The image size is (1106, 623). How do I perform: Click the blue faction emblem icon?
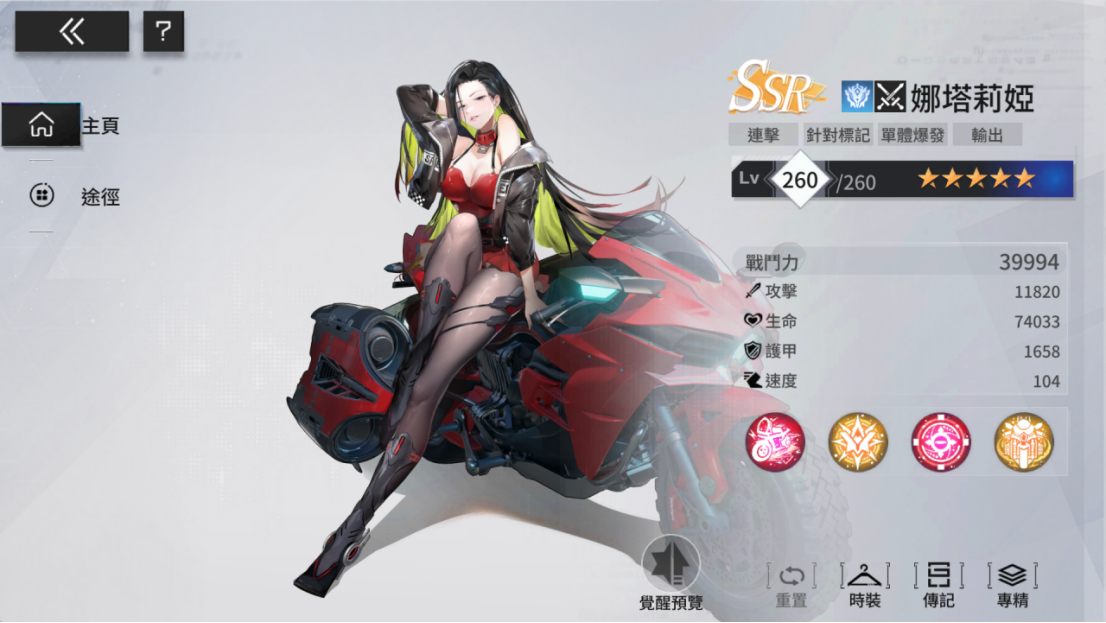click(857, 97)
